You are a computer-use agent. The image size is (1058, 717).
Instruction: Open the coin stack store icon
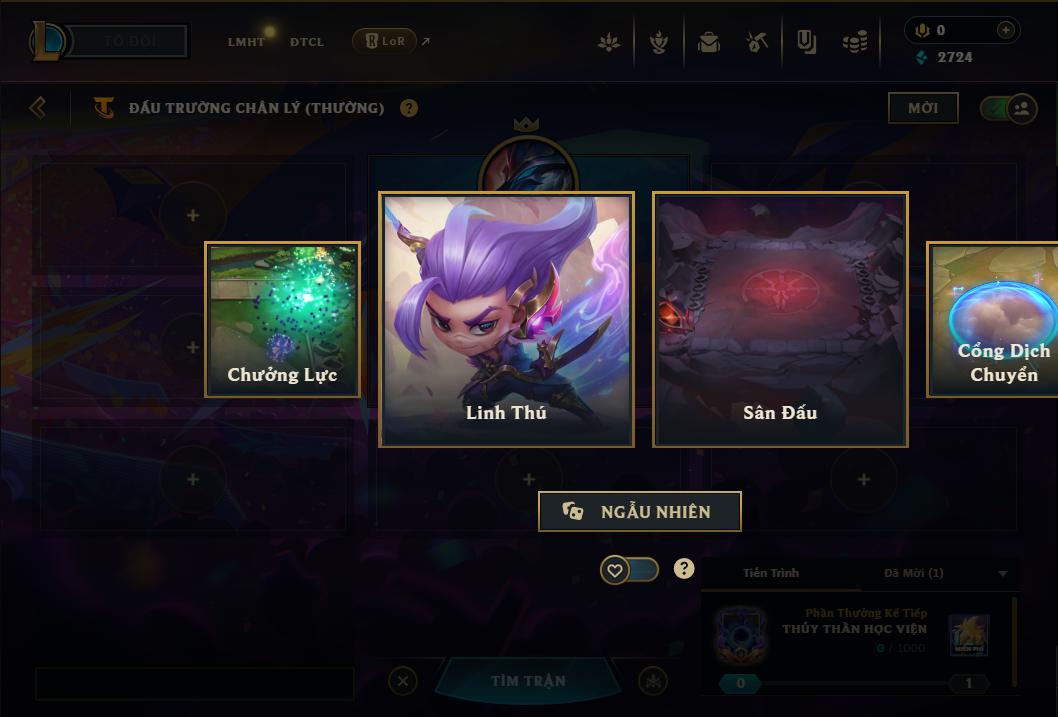(854, 43)
